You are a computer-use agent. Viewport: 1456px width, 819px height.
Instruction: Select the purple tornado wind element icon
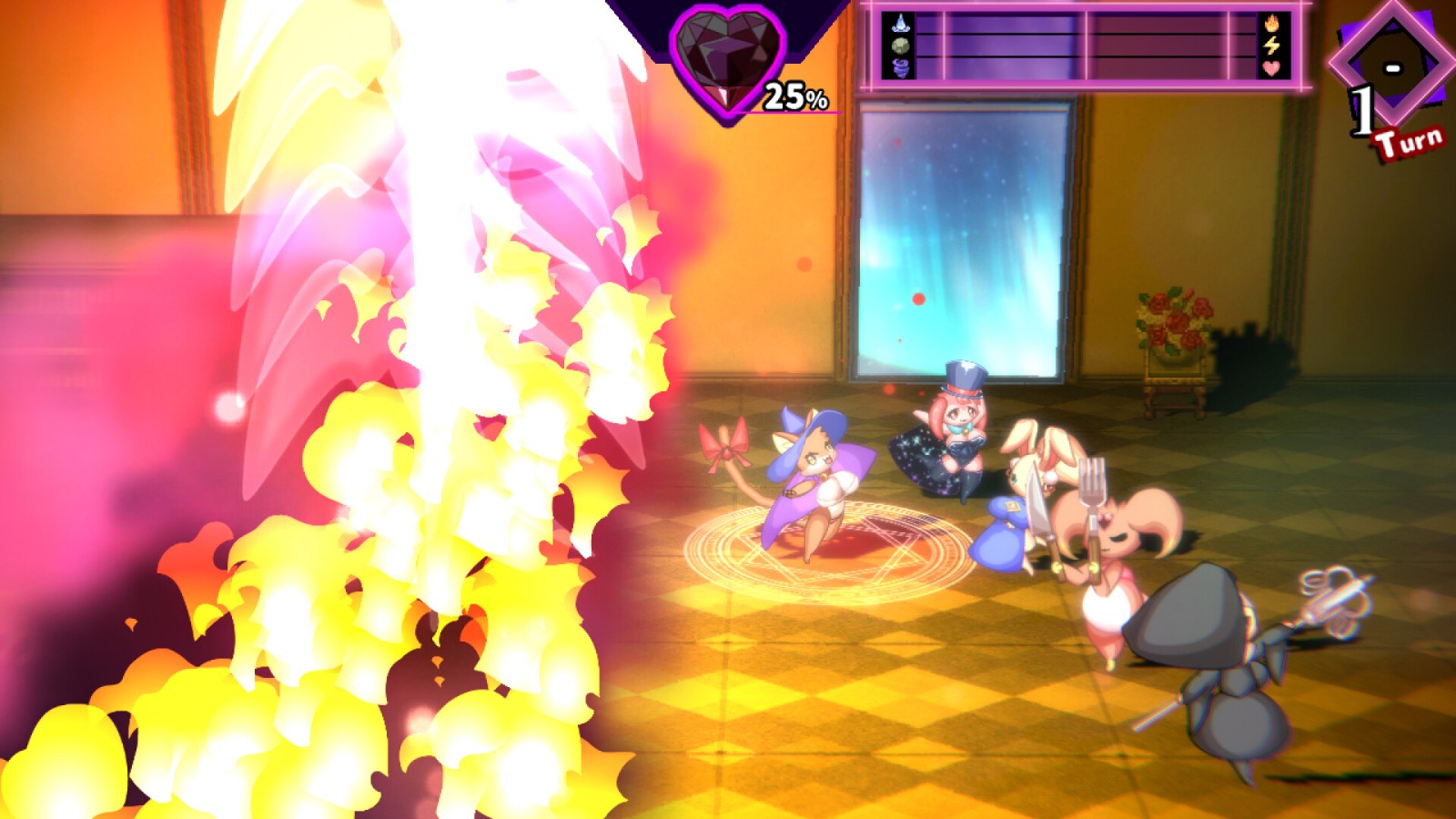(x=901, y=67)
